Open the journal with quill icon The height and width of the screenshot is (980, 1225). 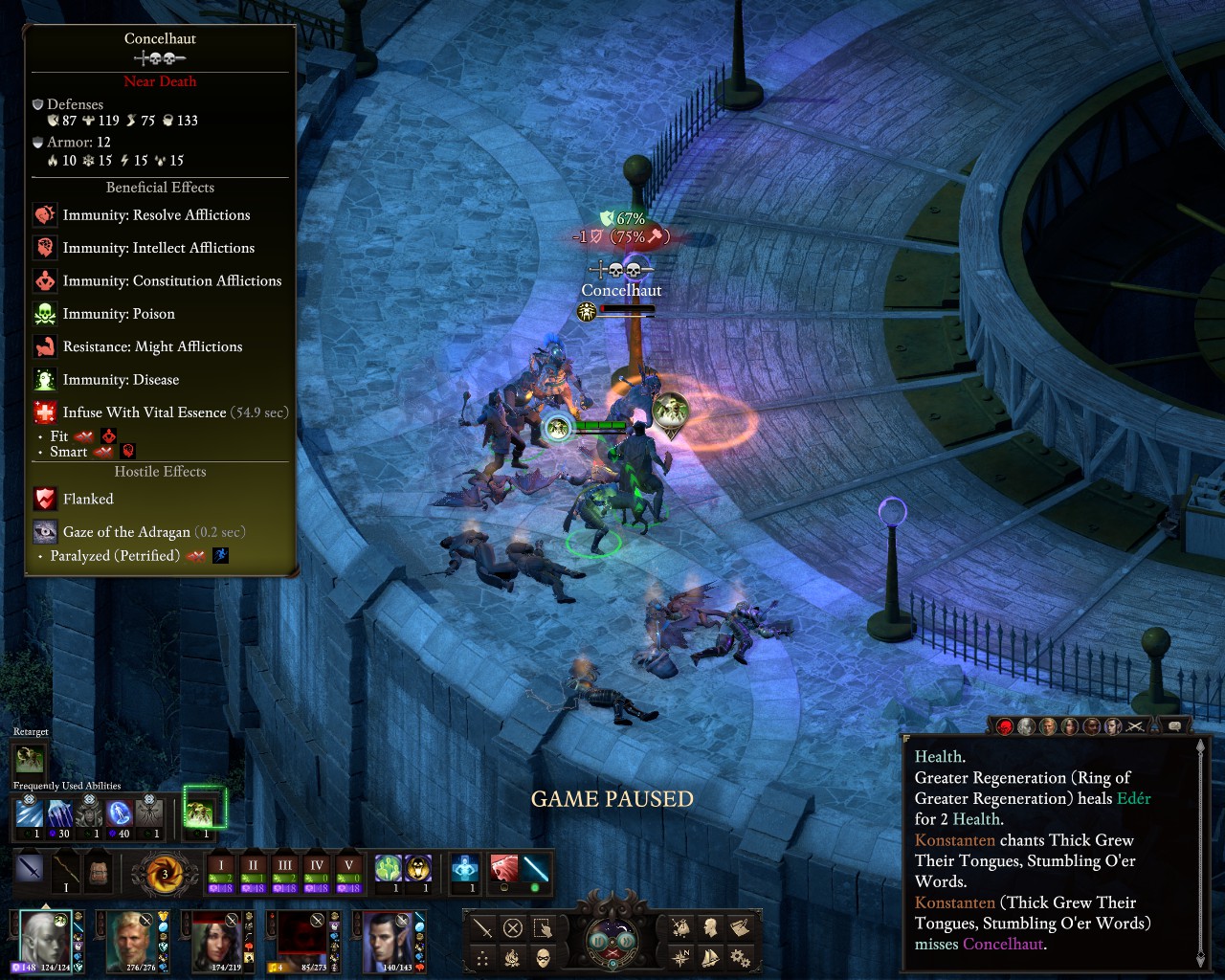pyautogui.click(x=740, y=927)
